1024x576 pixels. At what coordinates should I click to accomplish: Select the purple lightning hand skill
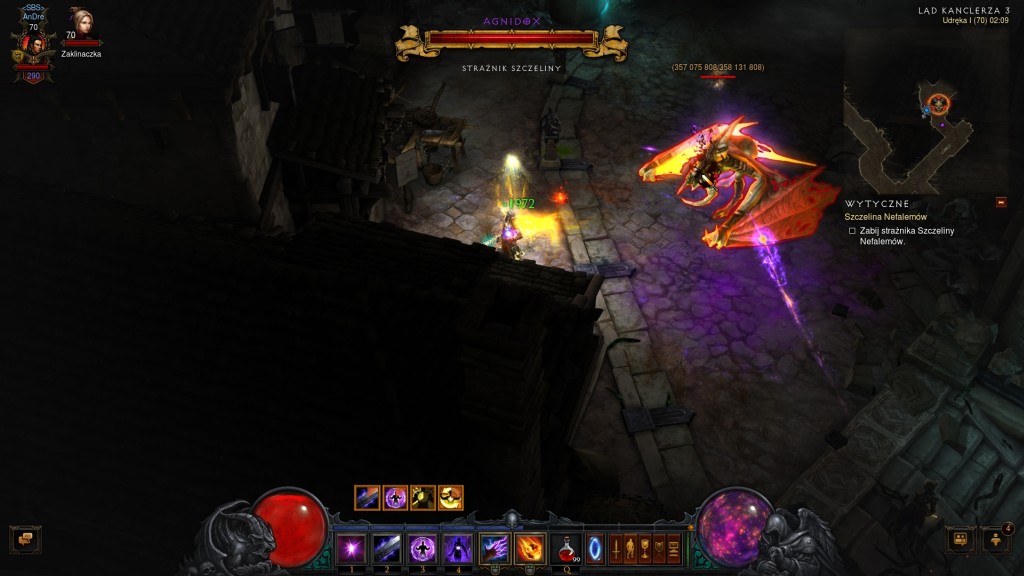tap(495, 548)
